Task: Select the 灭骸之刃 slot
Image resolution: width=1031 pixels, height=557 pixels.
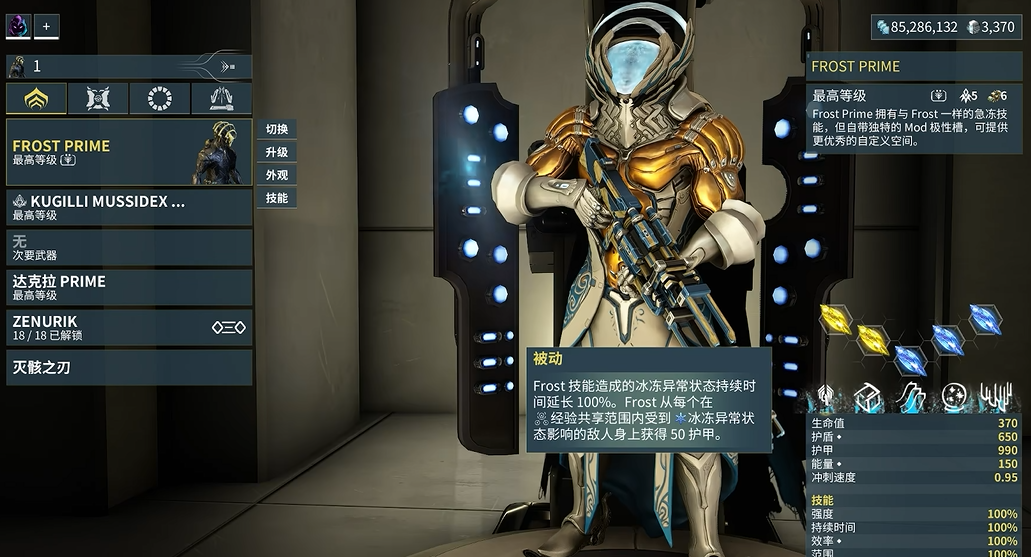Action: click(129, 367)
